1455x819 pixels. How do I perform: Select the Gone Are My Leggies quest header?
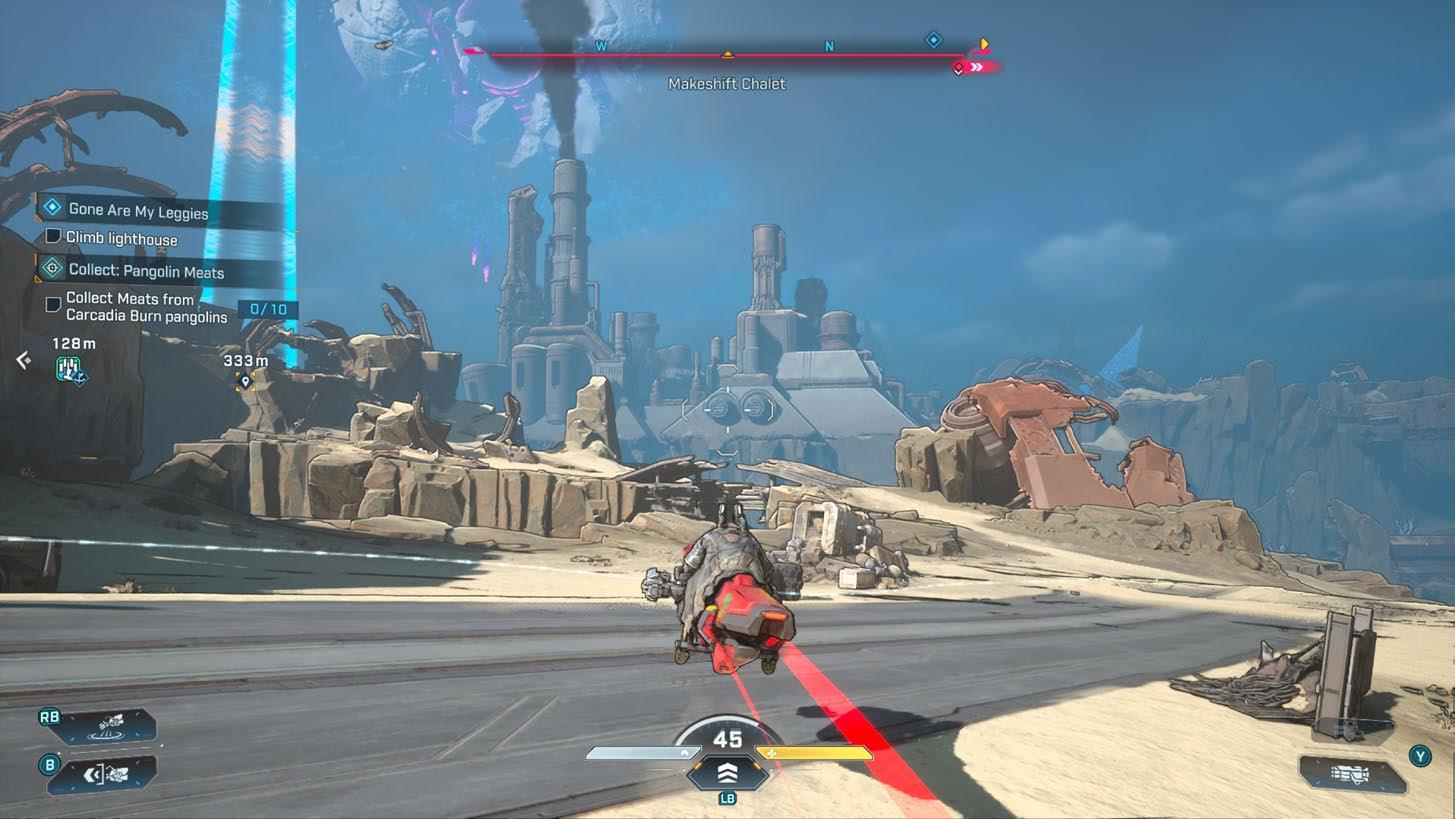coord(138,210)
